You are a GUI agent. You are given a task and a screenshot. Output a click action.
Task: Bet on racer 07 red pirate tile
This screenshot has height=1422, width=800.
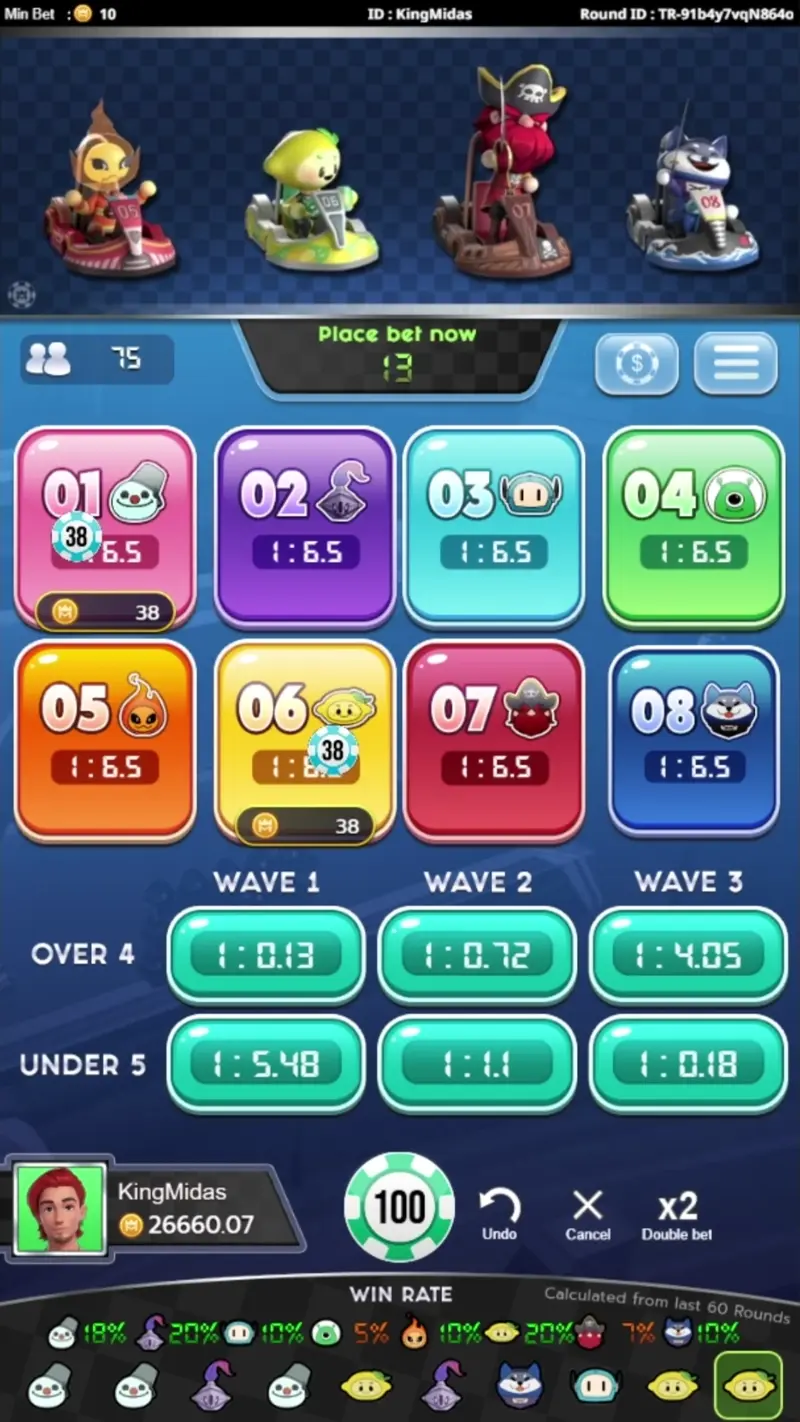point(494,740)
